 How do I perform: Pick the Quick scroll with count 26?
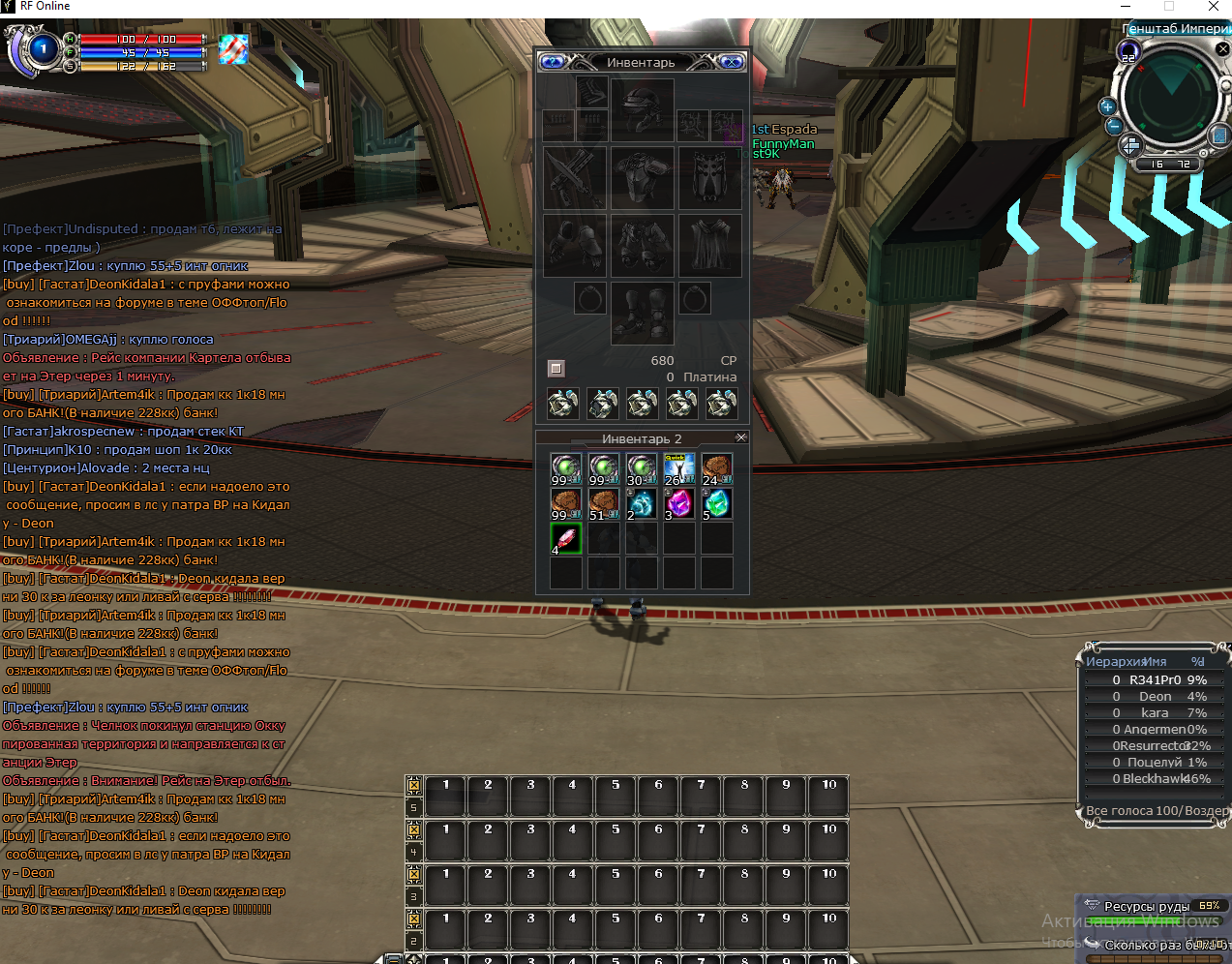pos(679,468)
